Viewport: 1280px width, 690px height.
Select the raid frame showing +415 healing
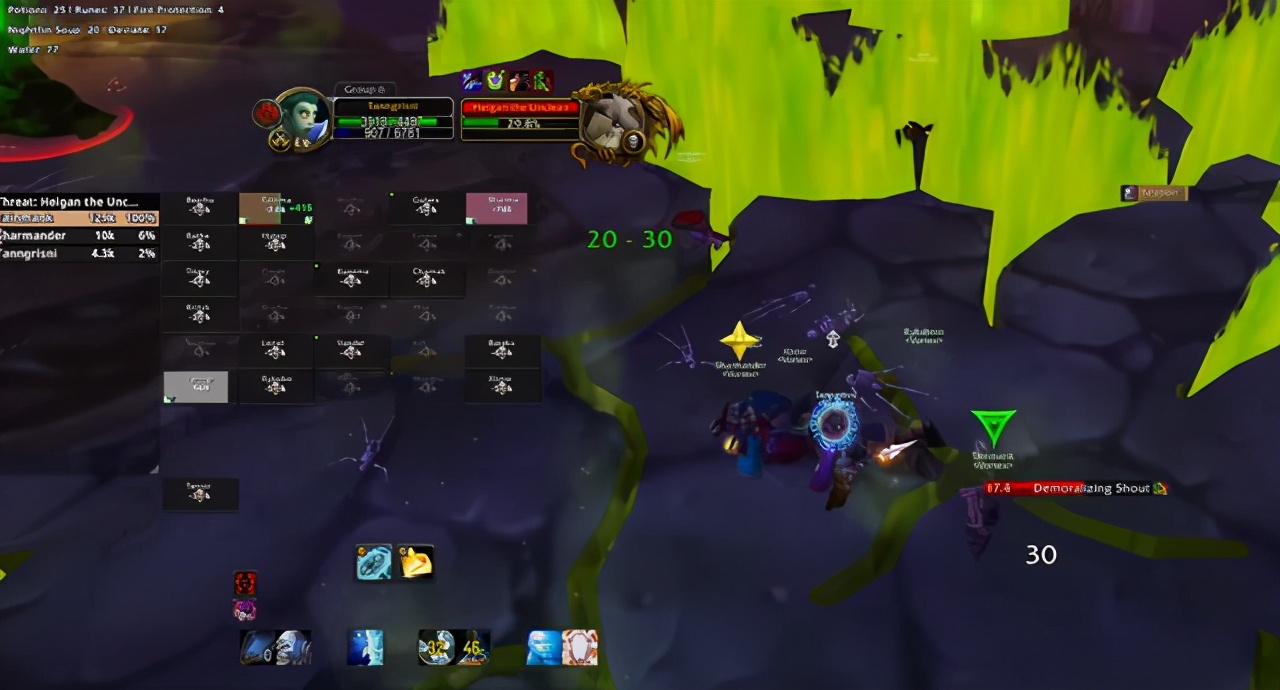point(276,208)
